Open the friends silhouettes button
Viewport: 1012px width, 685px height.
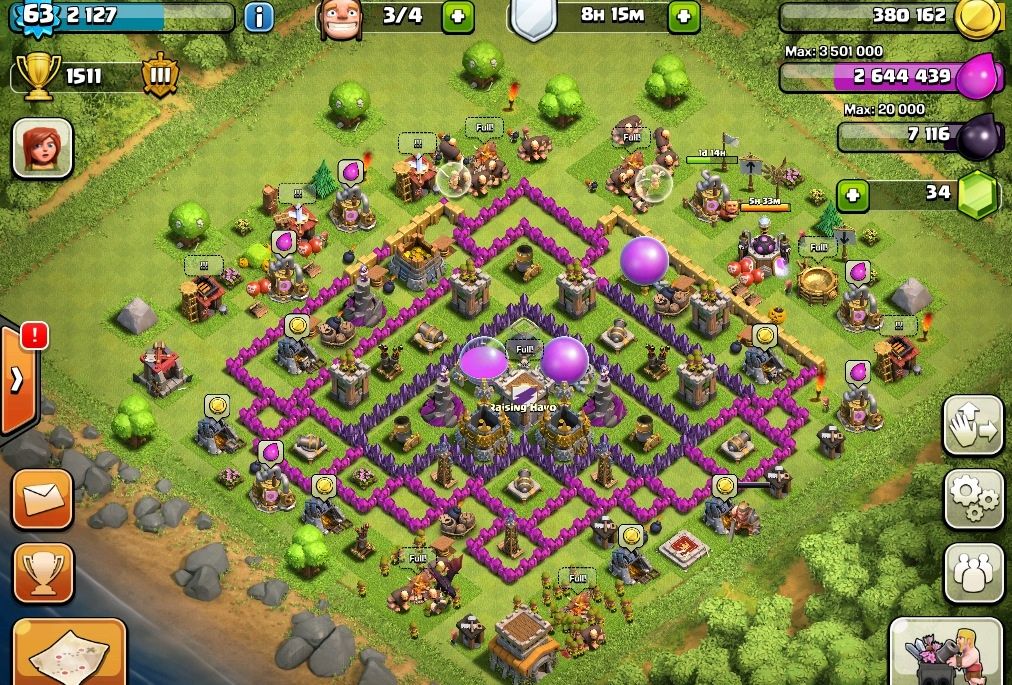coord(973,573)
